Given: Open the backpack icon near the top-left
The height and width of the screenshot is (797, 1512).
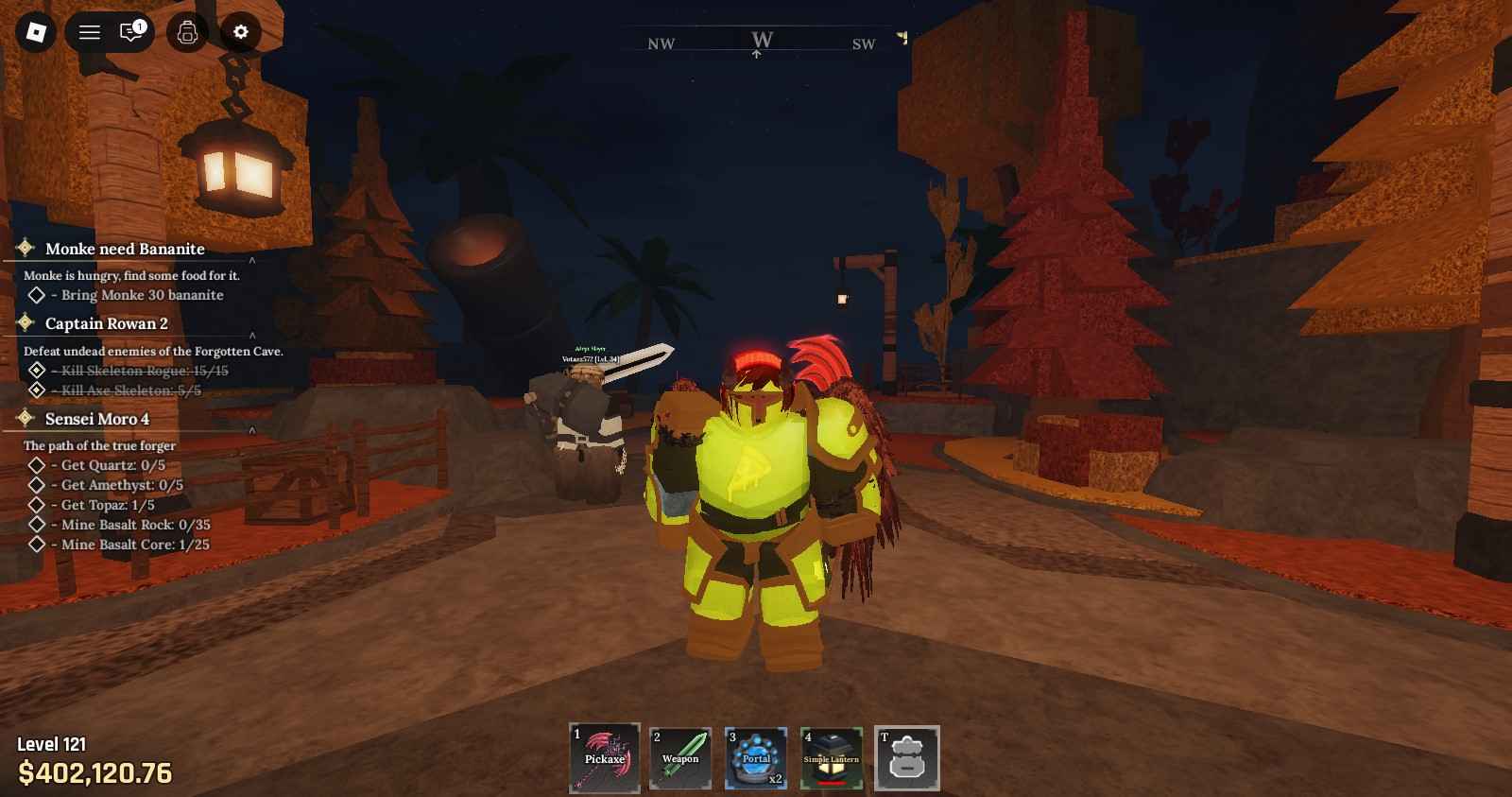Looking at the screenshot, I should click(188, 31).
